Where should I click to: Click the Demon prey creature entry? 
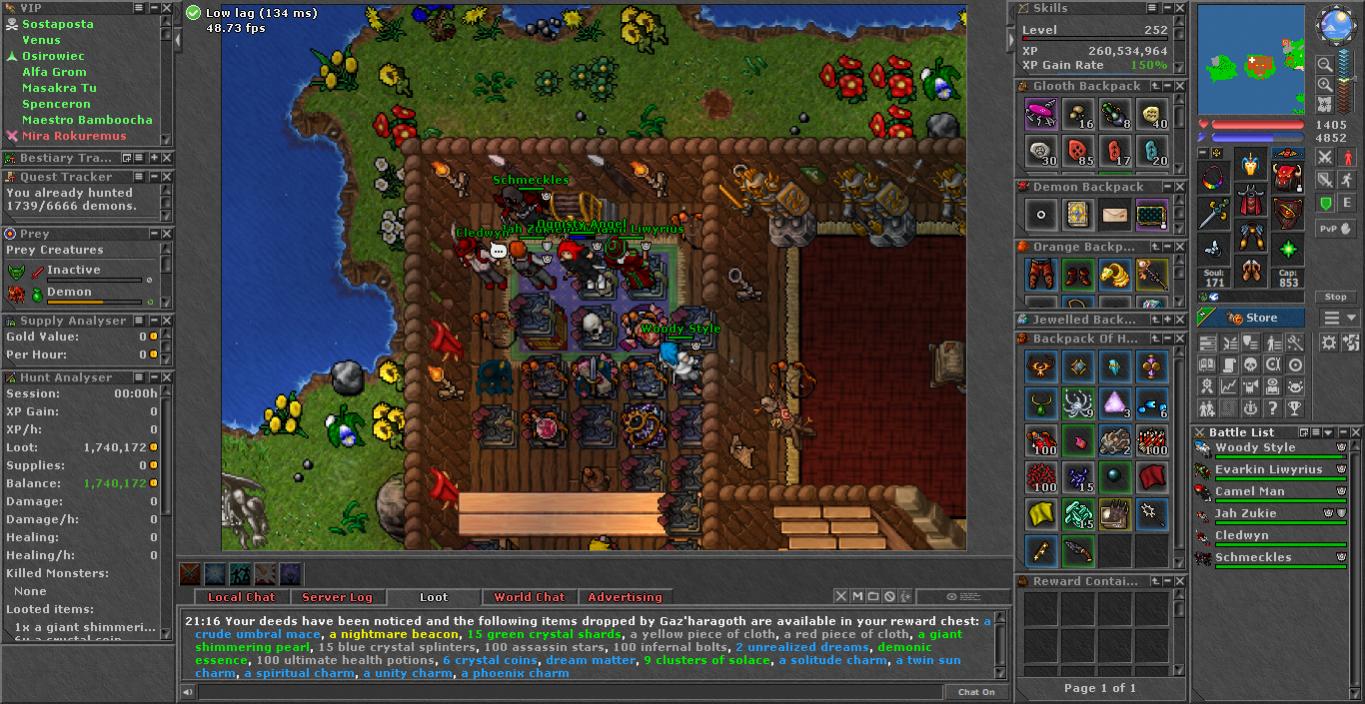[x=68, y=292]
